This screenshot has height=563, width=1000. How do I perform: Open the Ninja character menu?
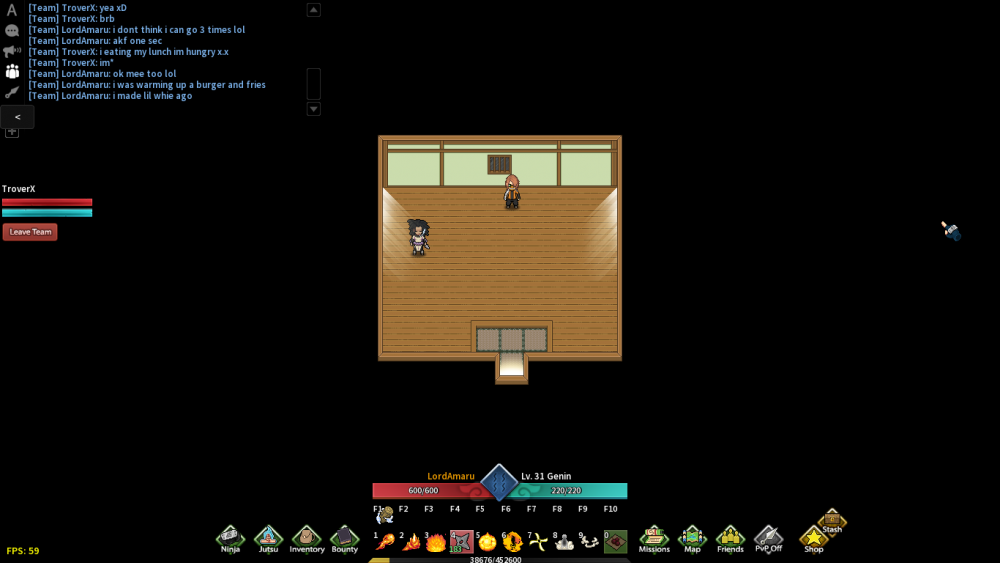231,538
